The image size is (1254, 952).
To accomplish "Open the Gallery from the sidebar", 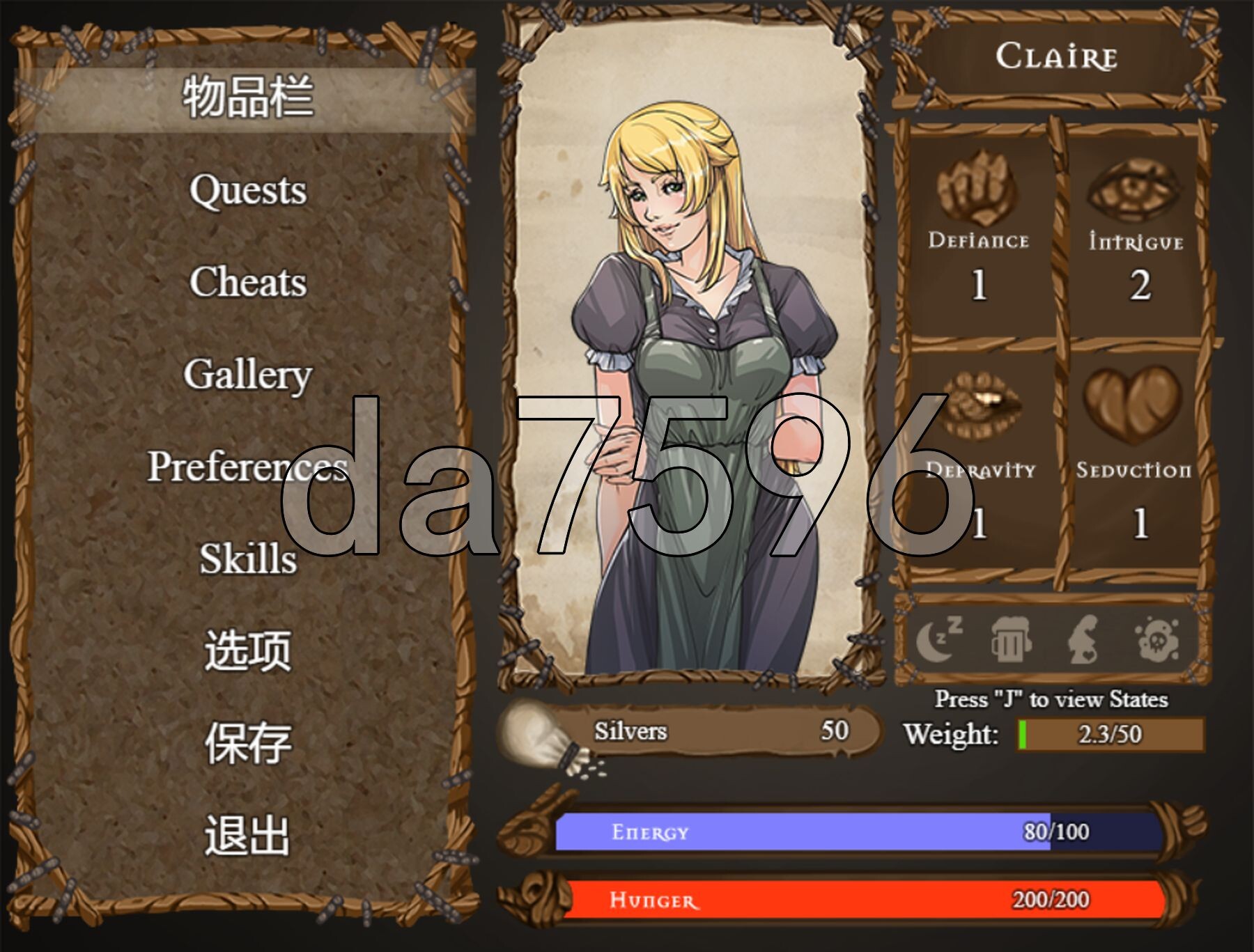I will [247, 374].
